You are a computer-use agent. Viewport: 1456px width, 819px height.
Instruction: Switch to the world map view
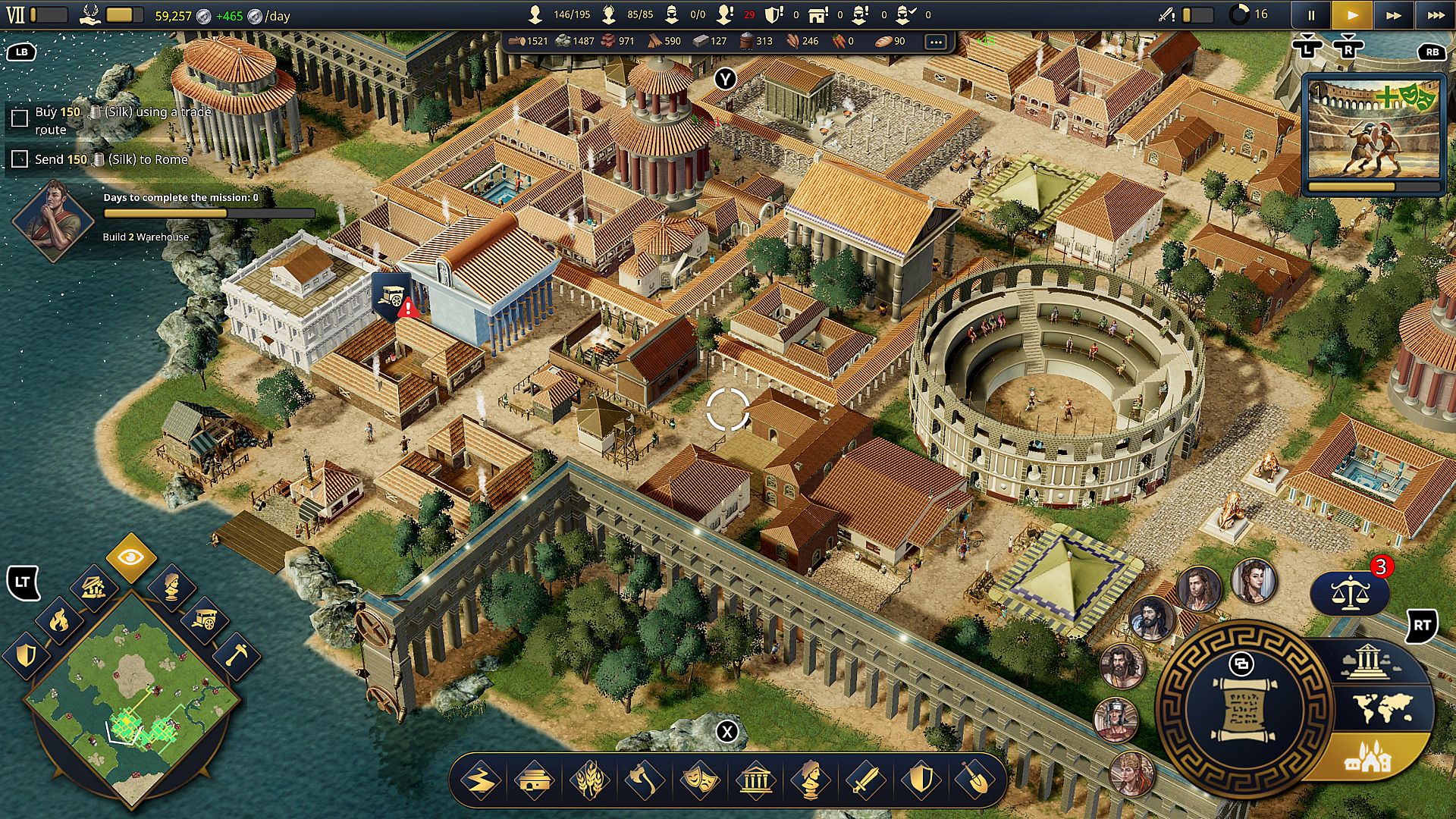pos(1382,708)
